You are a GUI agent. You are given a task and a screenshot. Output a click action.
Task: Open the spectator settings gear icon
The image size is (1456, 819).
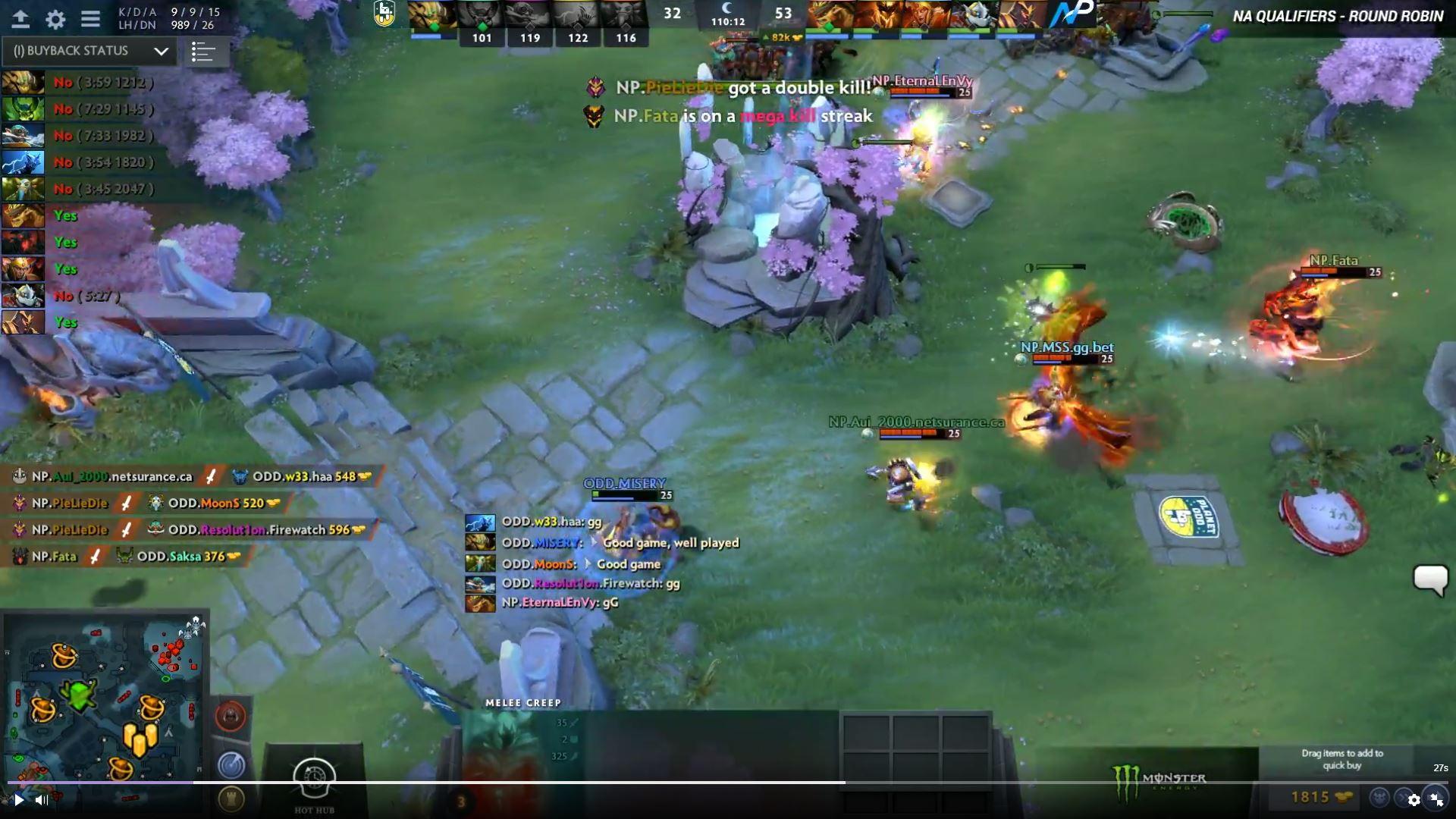[x=55, y=20]
